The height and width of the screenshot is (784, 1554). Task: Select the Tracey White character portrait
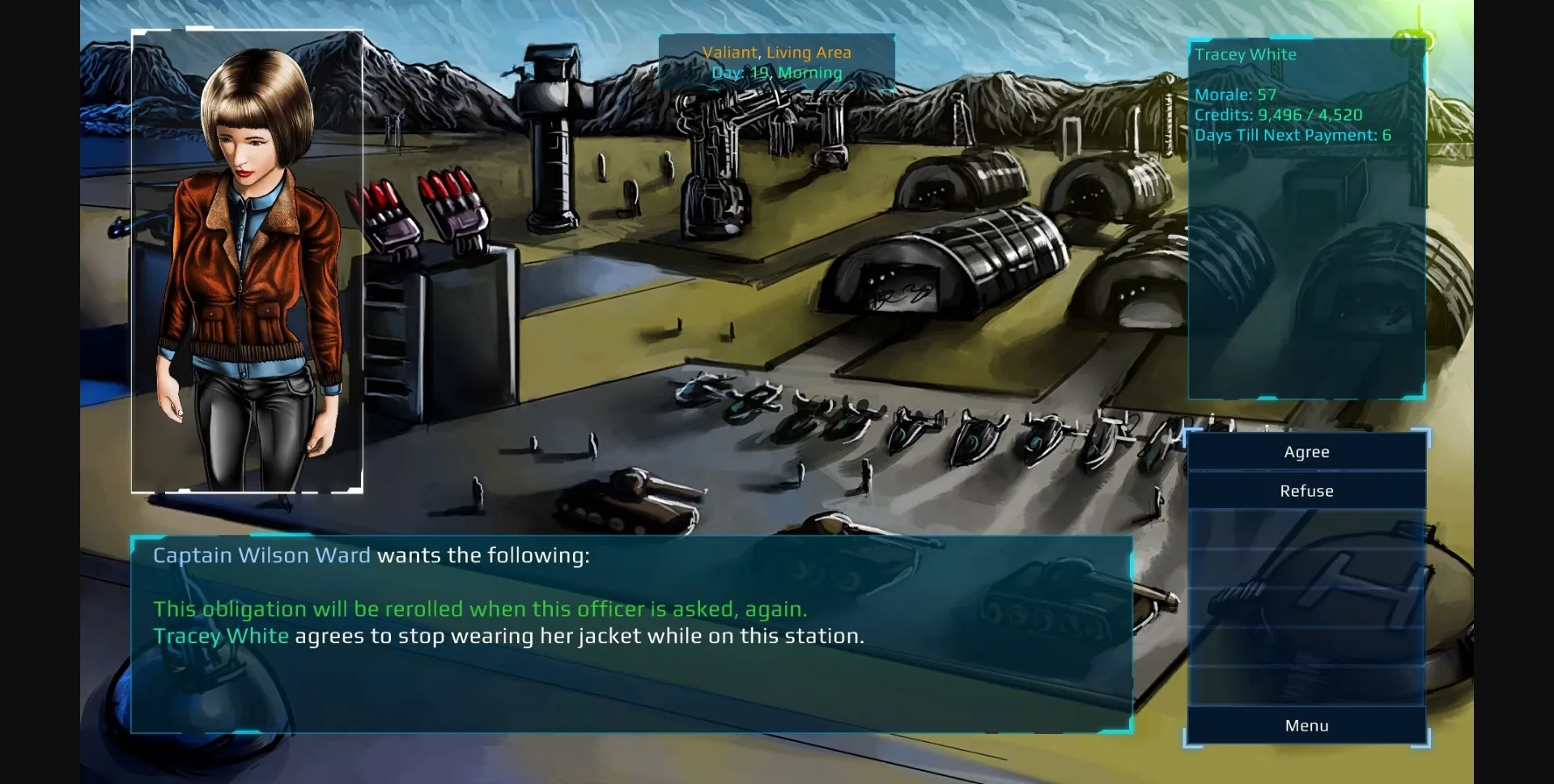point(247,259)
